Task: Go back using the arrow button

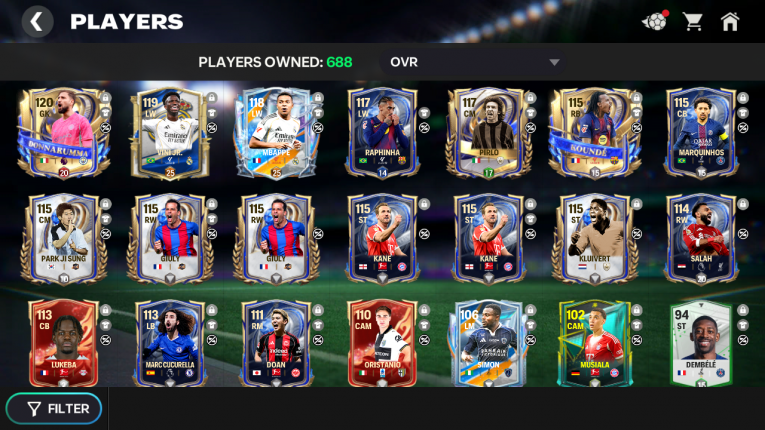Action: tap(36, 21)
